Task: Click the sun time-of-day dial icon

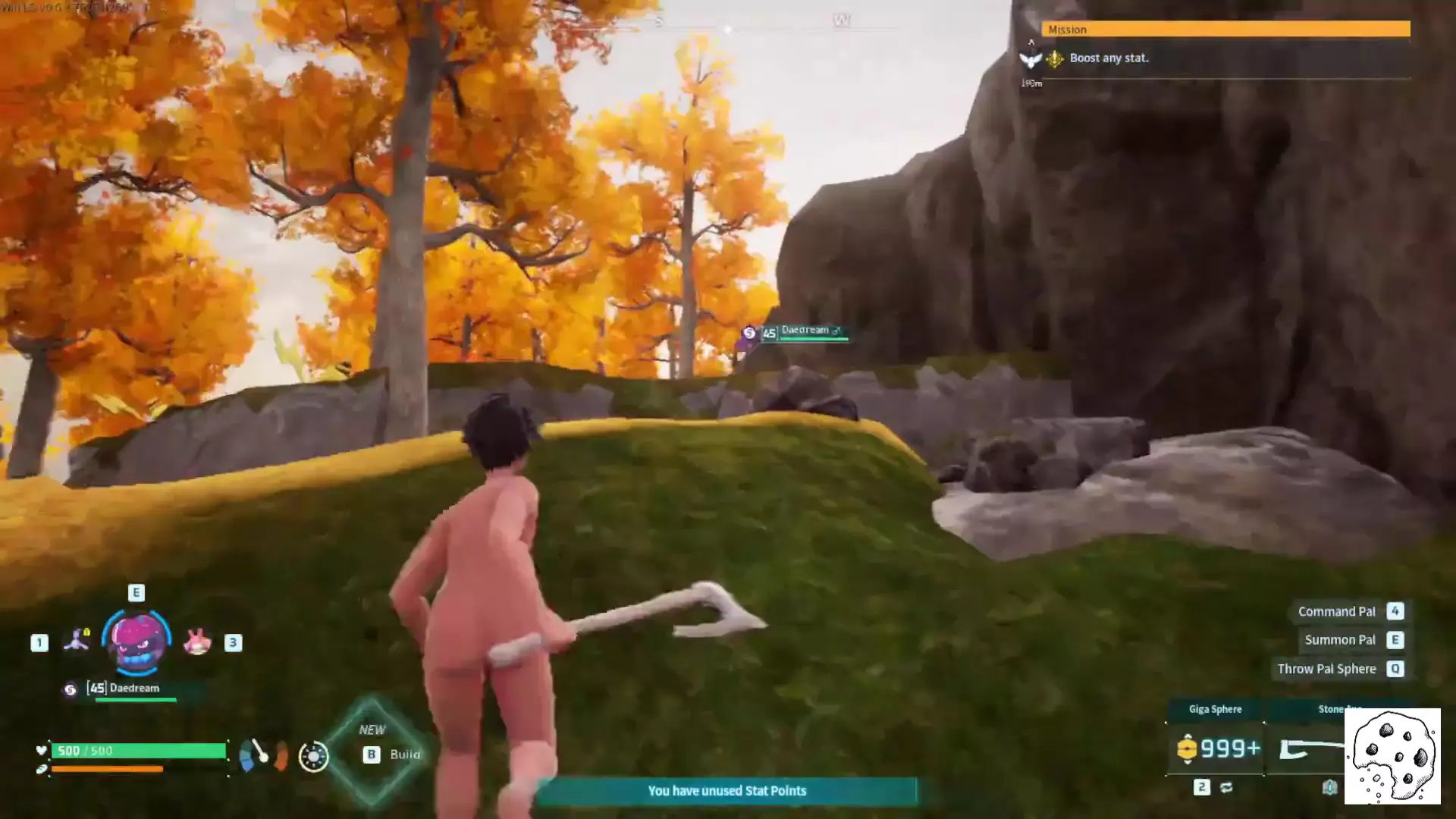Action: (313, 756)
